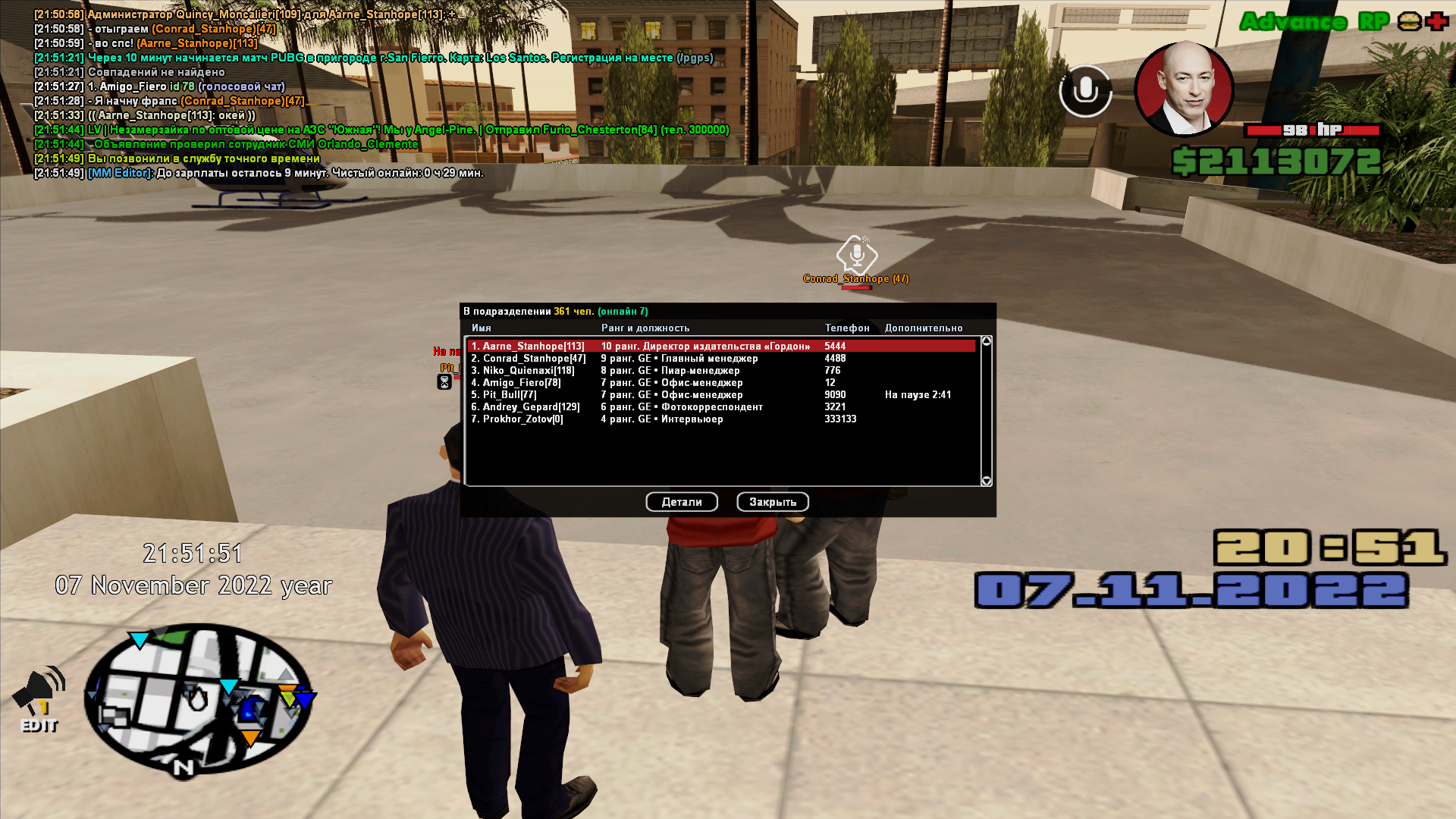
Task: Select the Conrad_Stanhope[47] list row
Action: [720, 359]
